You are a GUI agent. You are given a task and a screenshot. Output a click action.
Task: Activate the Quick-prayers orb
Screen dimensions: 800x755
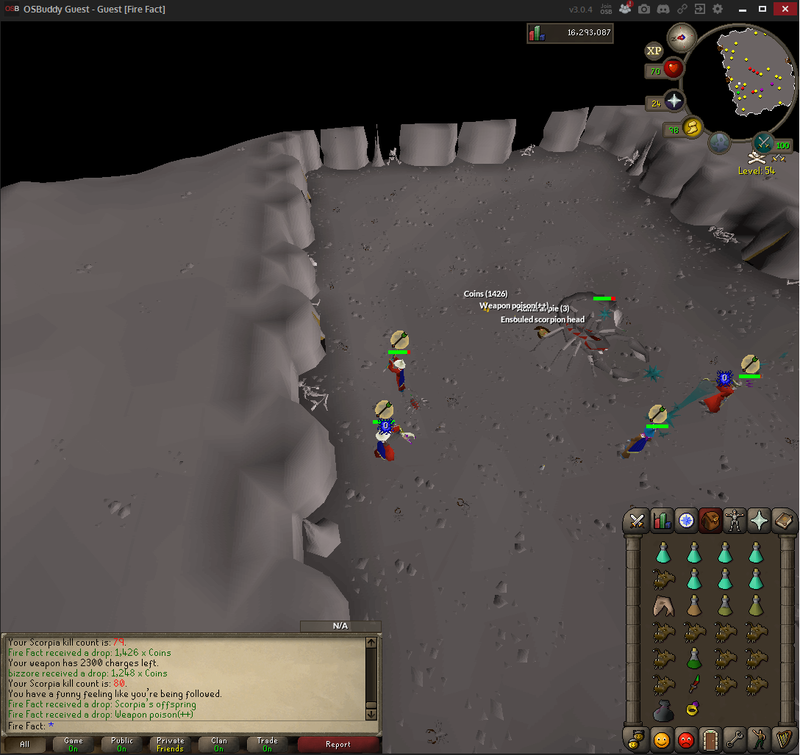pos(674,102)
